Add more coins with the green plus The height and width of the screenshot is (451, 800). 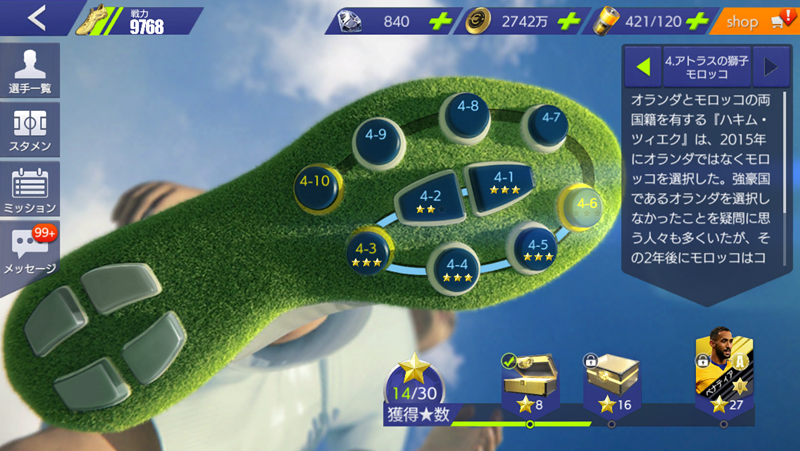point(569,20)
